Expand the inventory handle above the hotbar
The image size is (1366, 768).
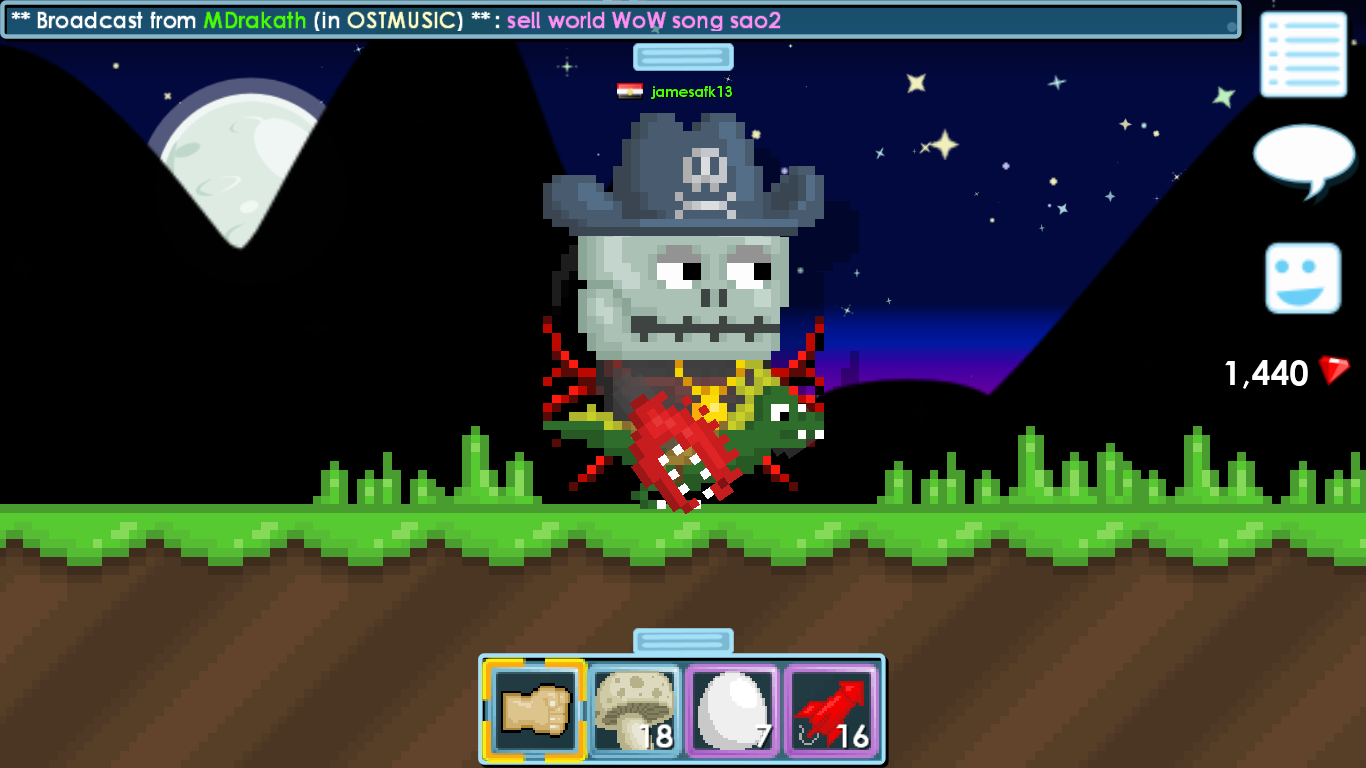pyautogui.click(x=683, y=641)
